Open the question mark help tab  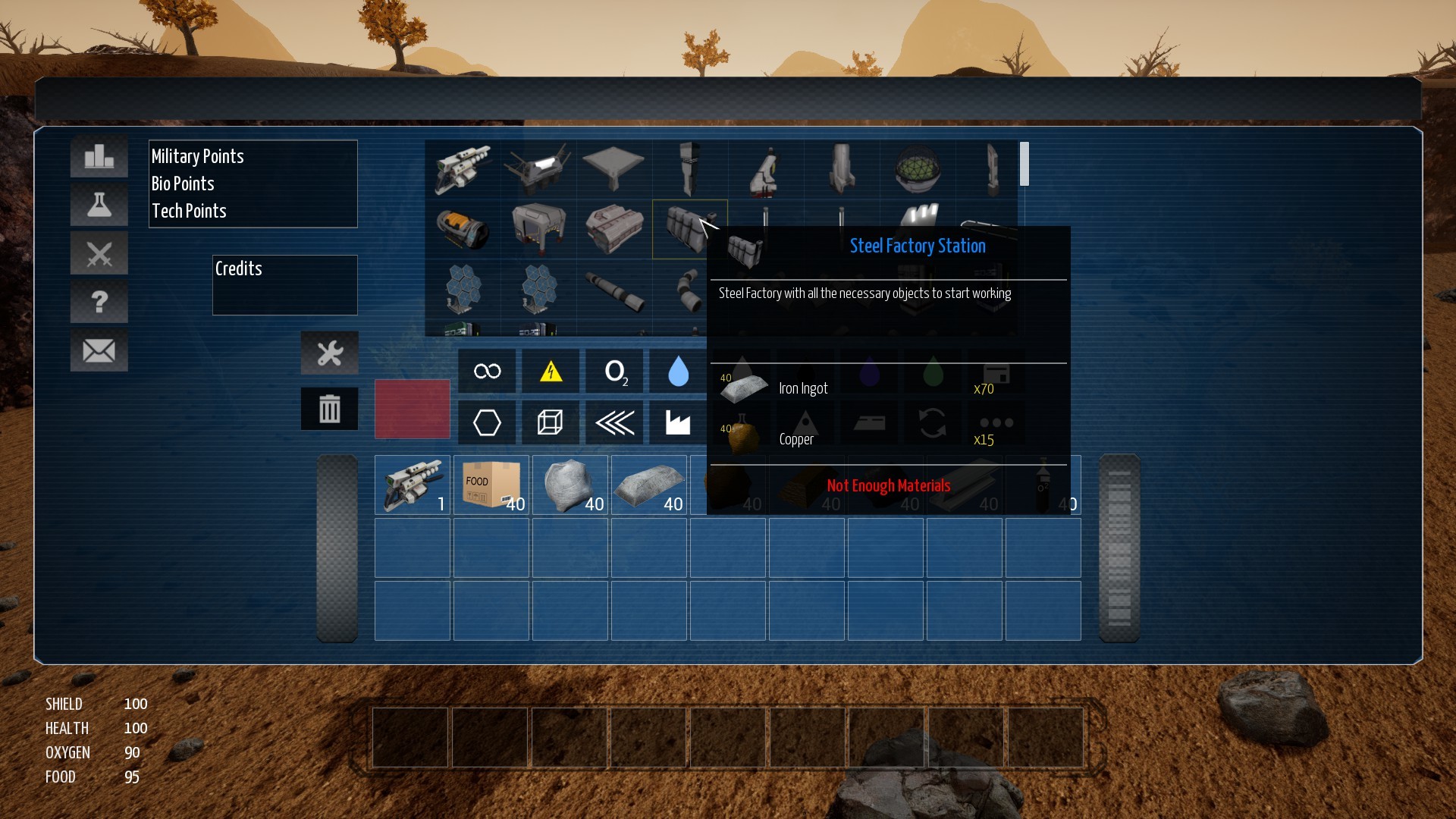coord(99,302)
